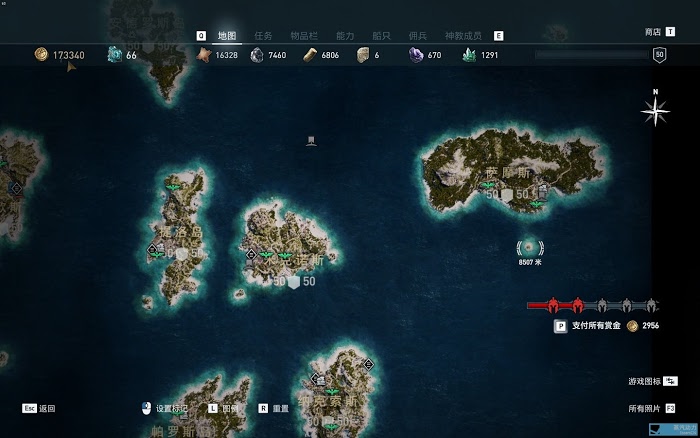Open the 图例 map legend

[x=229, y=408]
